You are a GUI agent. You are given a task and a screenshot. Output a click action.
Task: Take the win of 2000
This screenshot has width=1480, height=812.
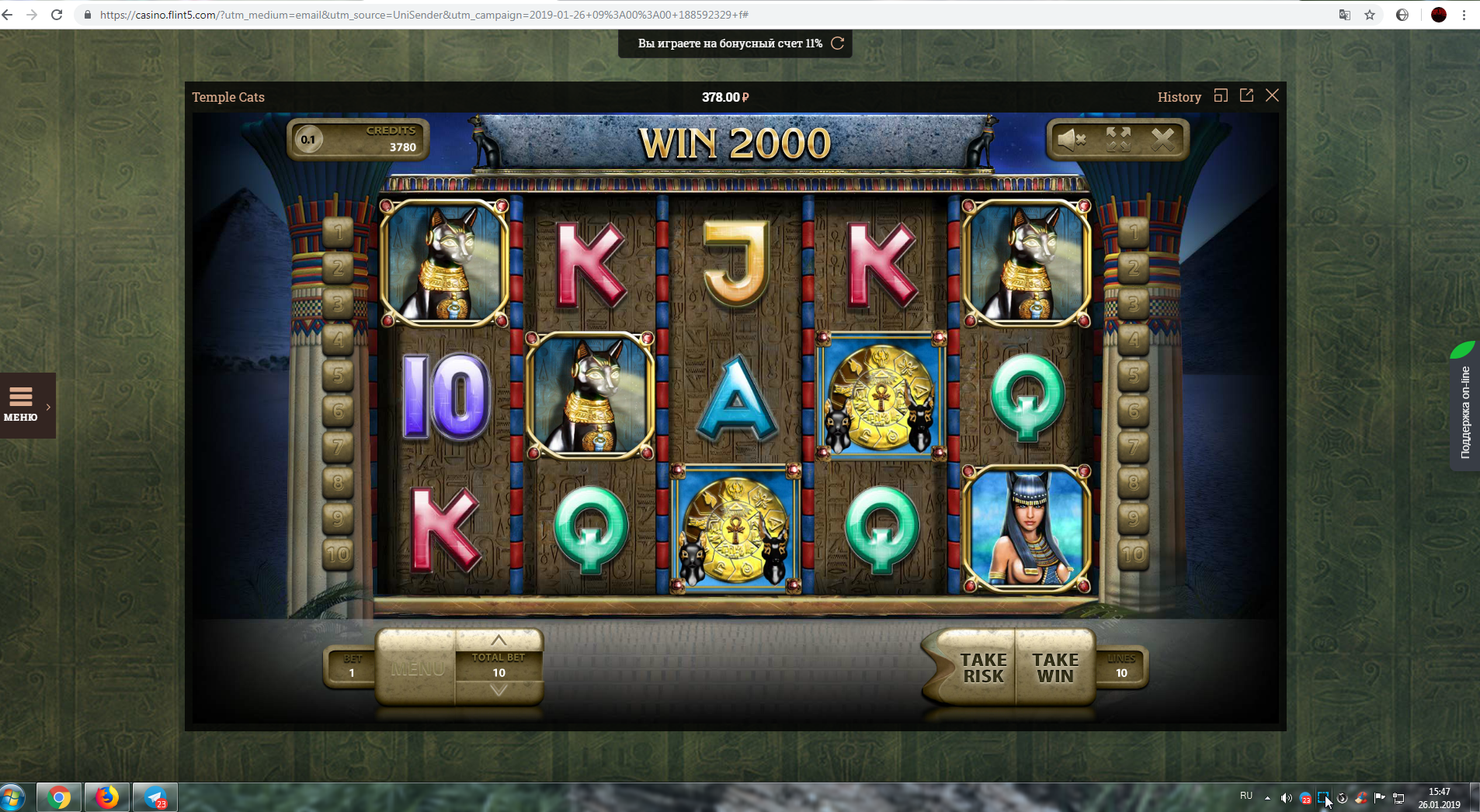pyautogui.click(x=1054, y=668)
